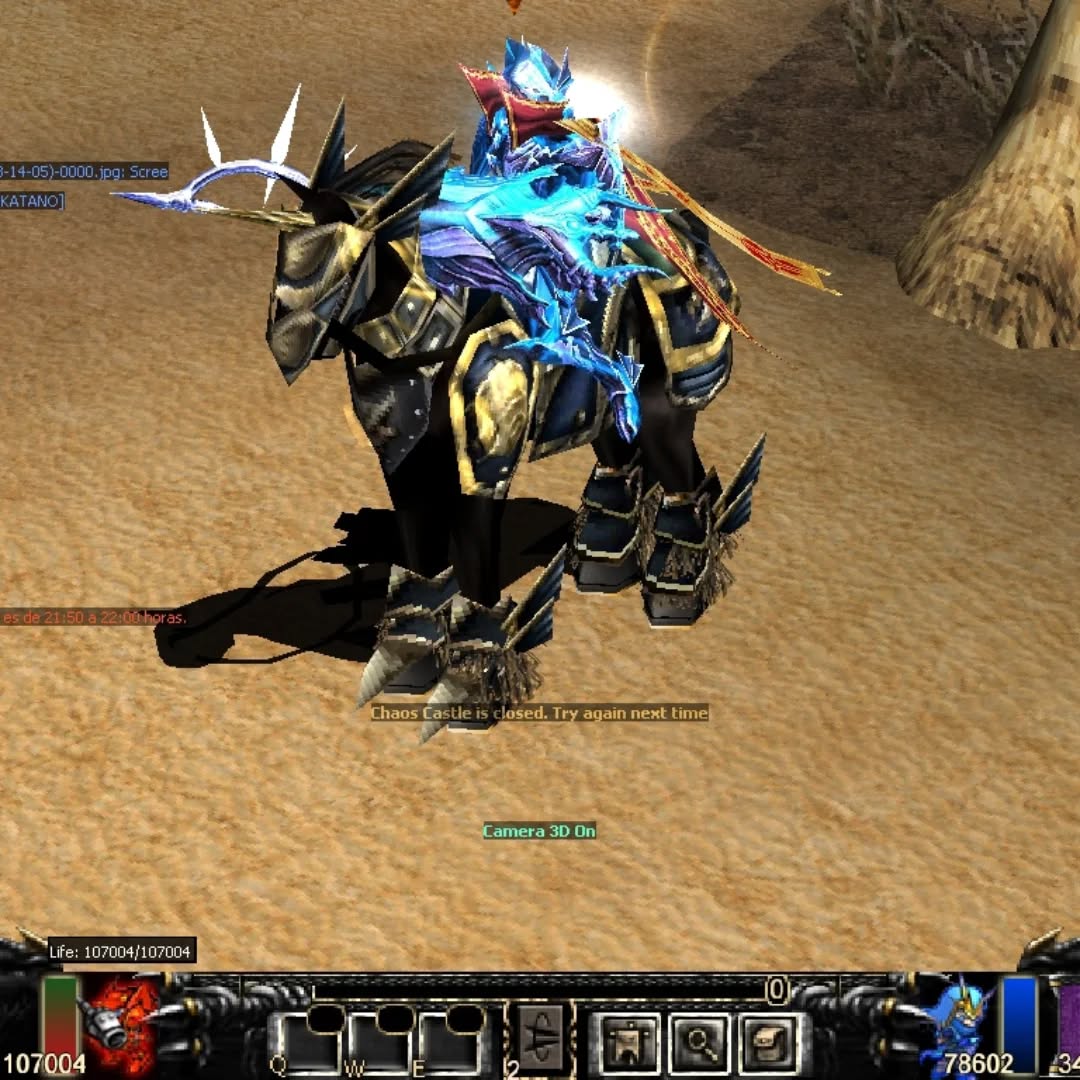Select the W potion hotkey slot

pyautogui.click(x=380, y=1044)
